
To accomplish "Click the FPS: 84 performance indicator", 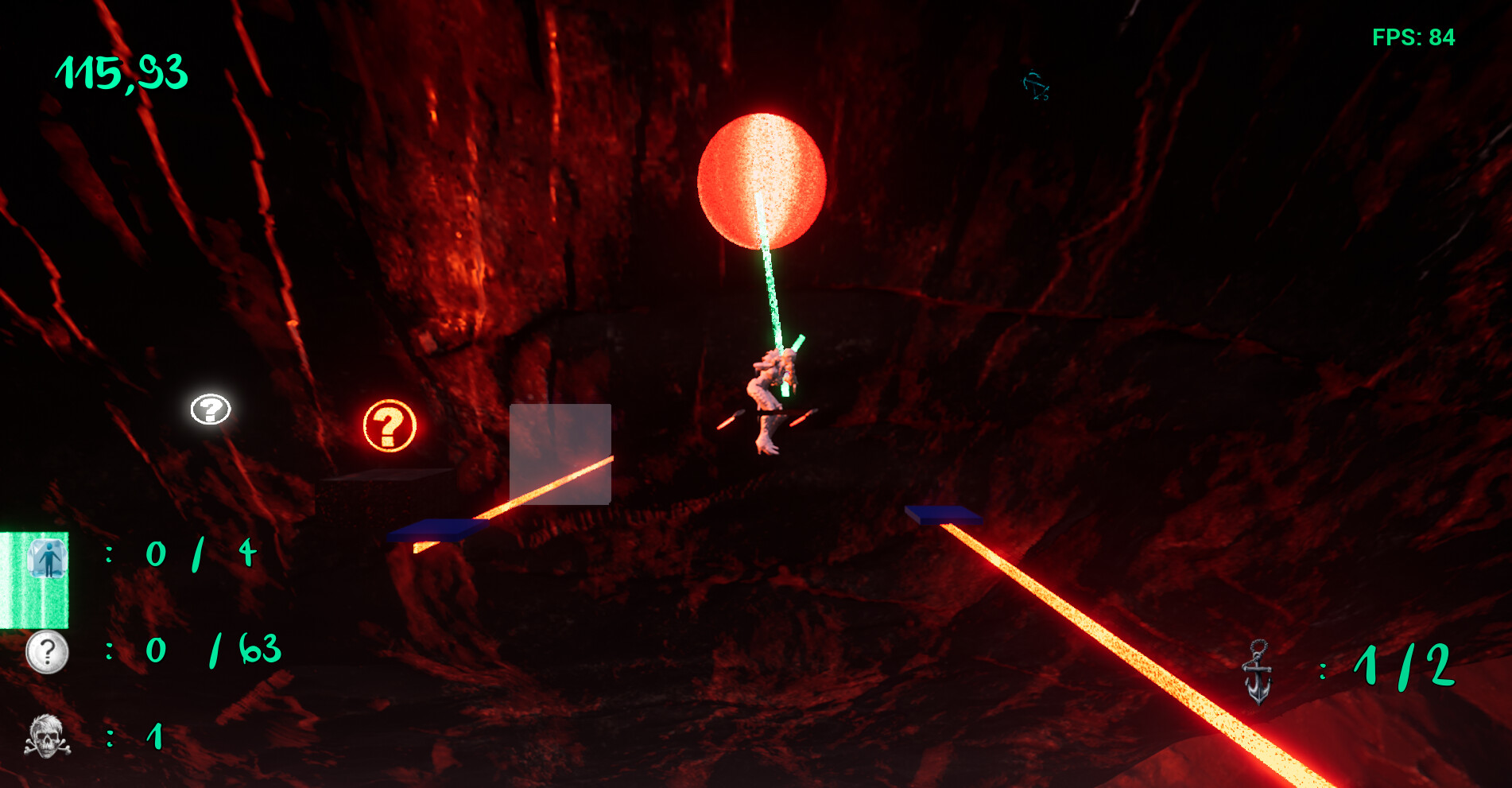I will 1414,36.
